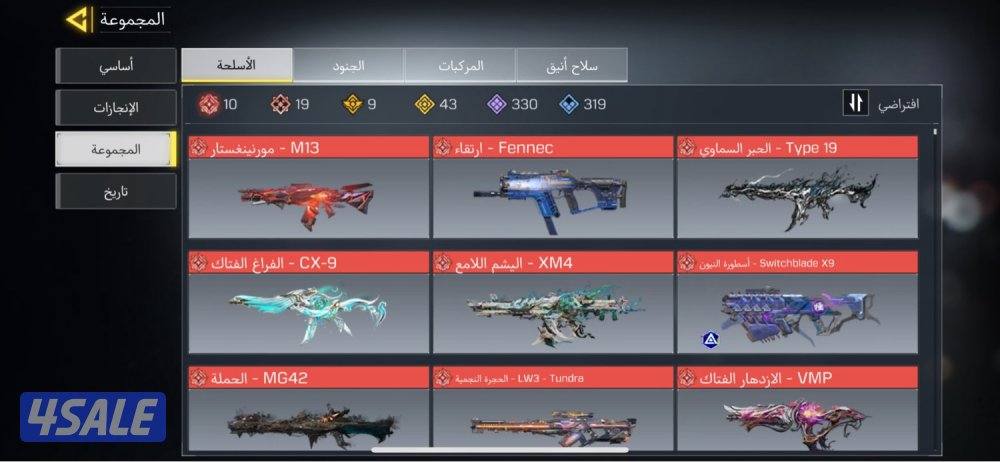
Task: Switch to the سلاح أنيق tab
Action: 571,65
